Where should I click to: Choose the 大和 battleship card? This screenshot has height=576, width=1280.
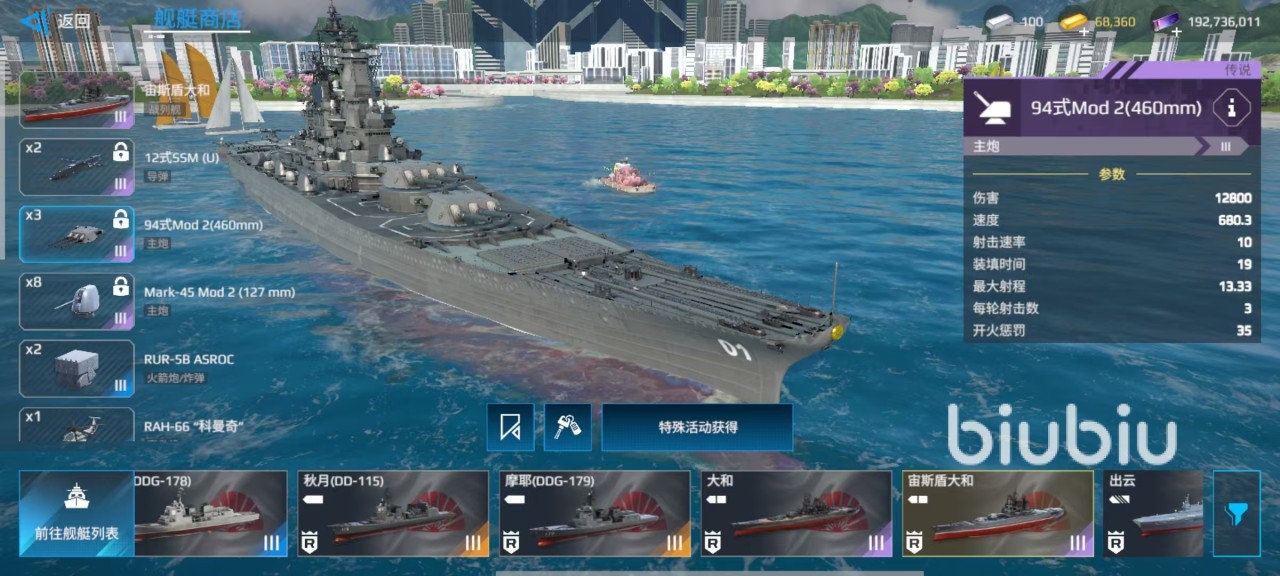(x=795, y=513)
